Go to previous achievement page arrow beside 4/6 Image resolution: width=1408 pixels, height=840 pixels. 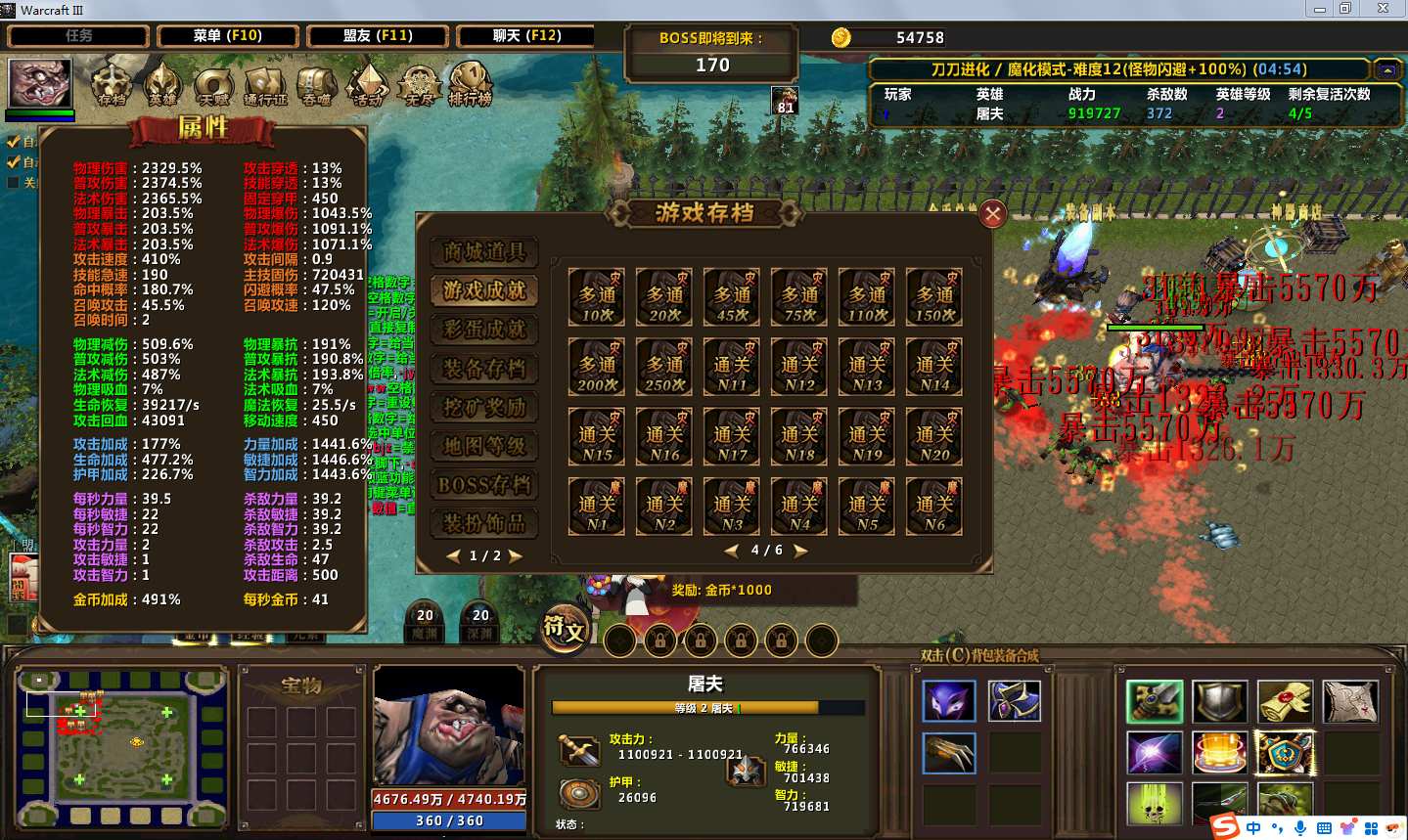(x=732, y=551)
